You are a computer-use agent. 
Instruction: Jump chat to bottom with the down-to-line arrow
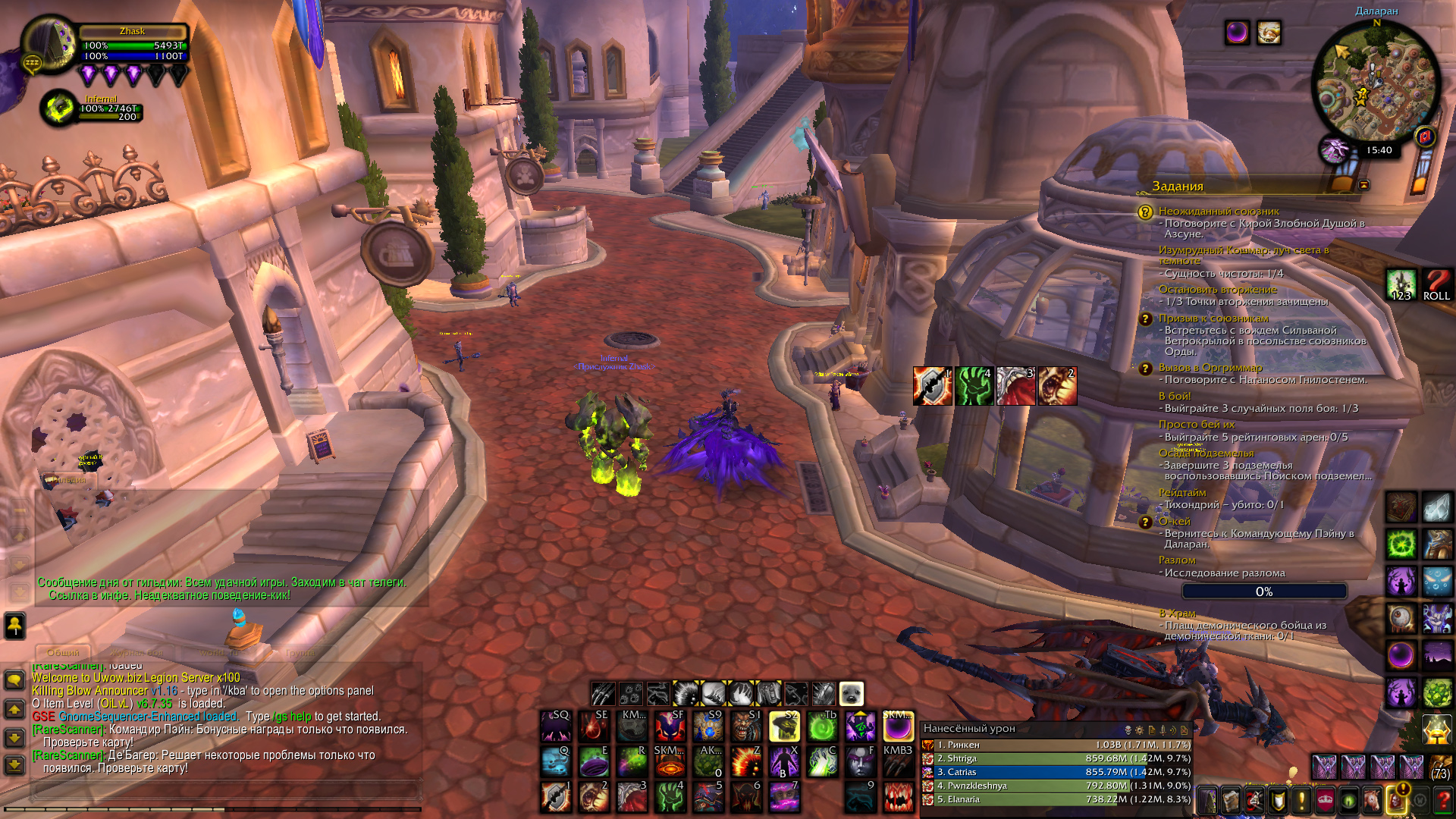click(x=14, y=765)
